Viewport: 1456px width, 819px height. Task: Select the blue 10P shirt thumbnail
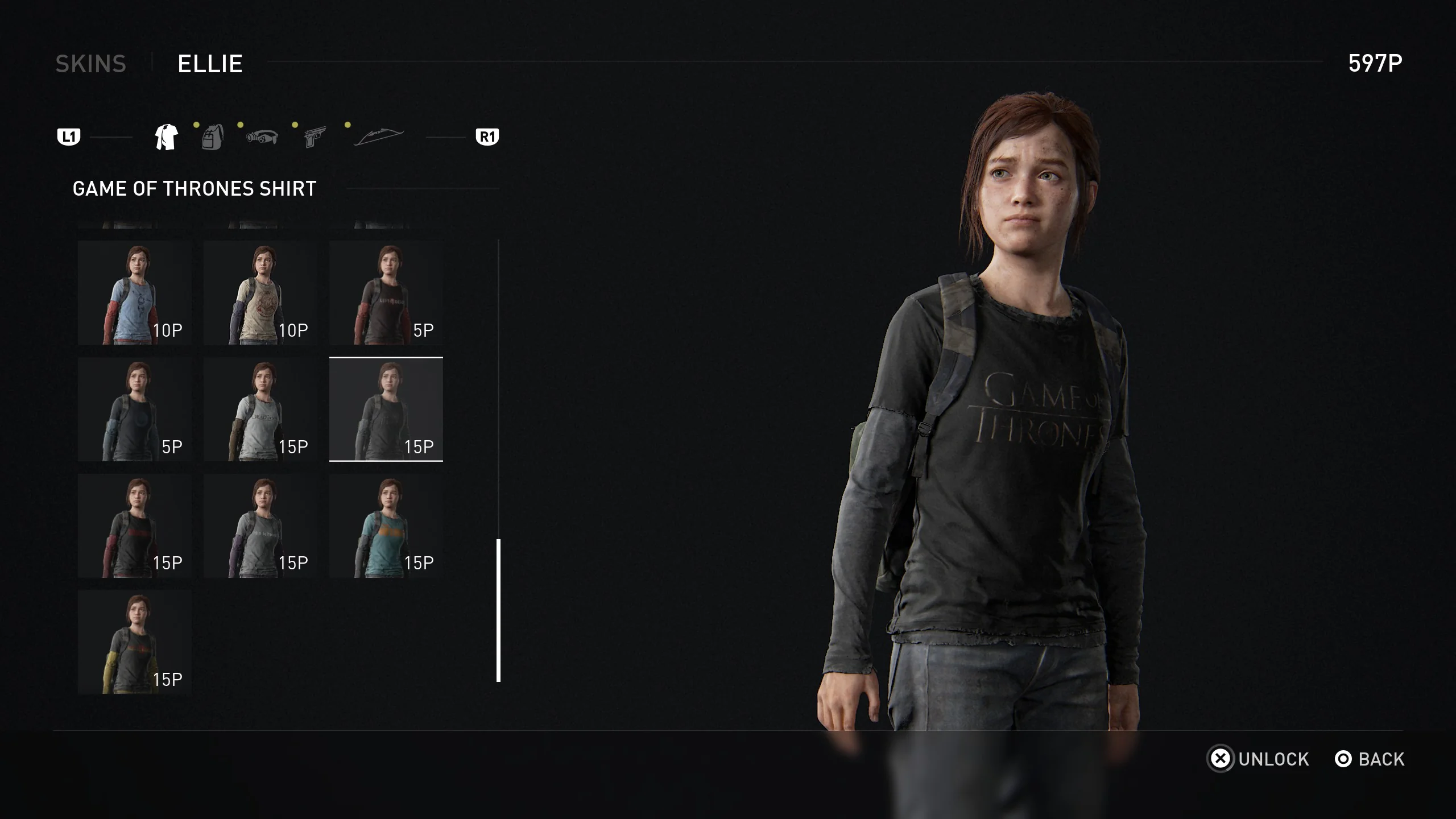(135, 293)
